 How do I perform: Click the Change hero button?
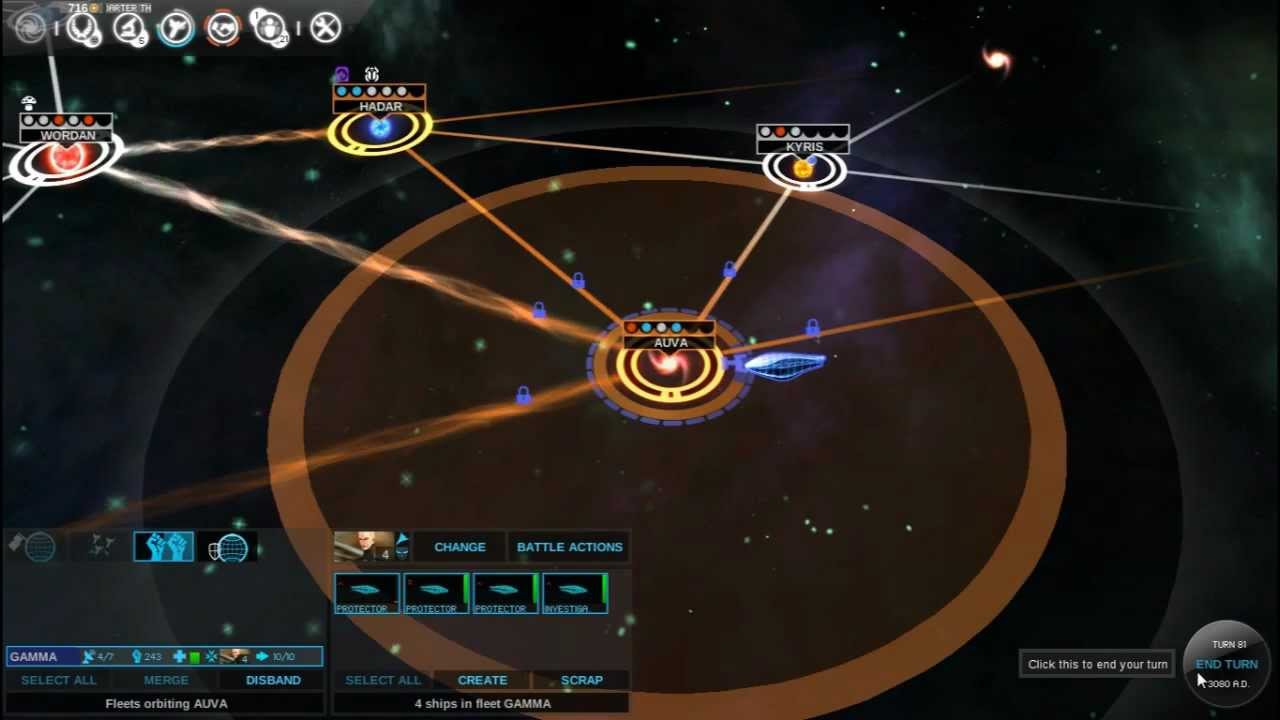coord(460,547)
